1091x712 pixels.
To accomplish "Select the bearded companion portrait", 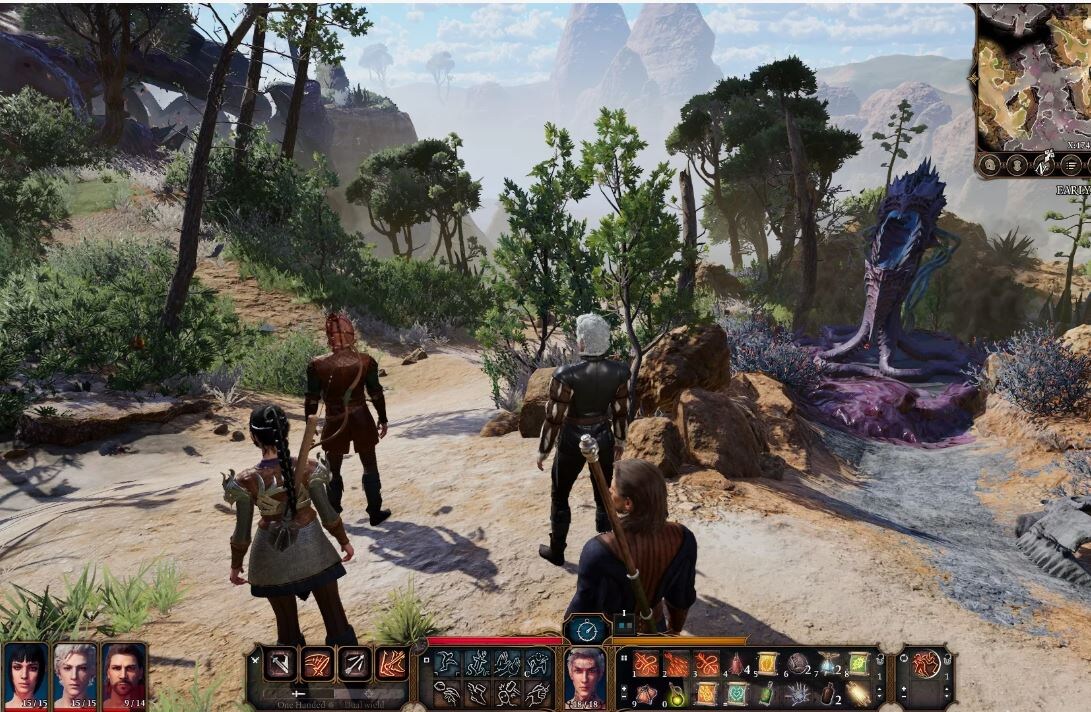I will click(x=123, y=671).
